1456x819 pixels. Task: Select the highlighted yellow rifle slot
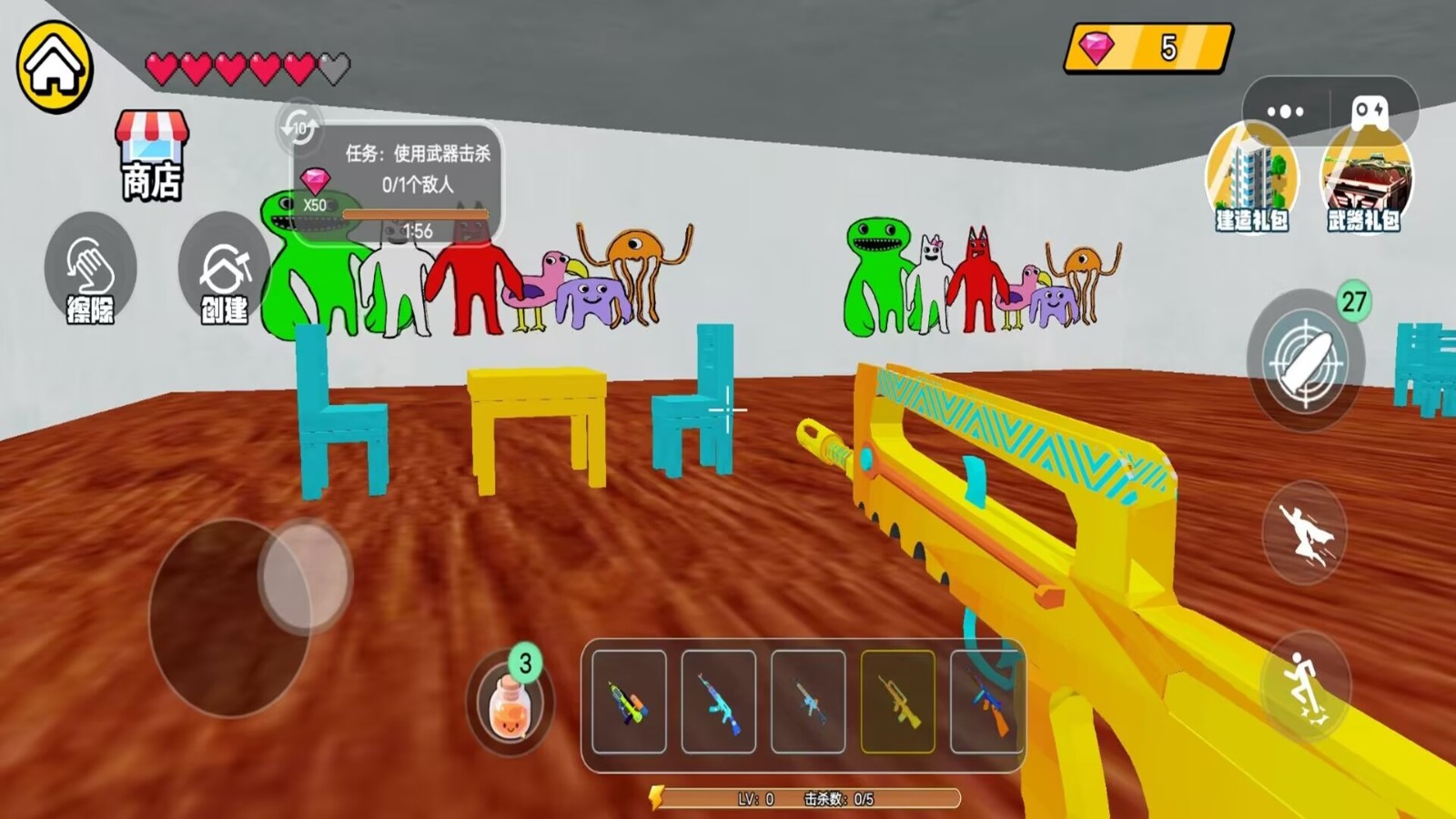point(897,702)
